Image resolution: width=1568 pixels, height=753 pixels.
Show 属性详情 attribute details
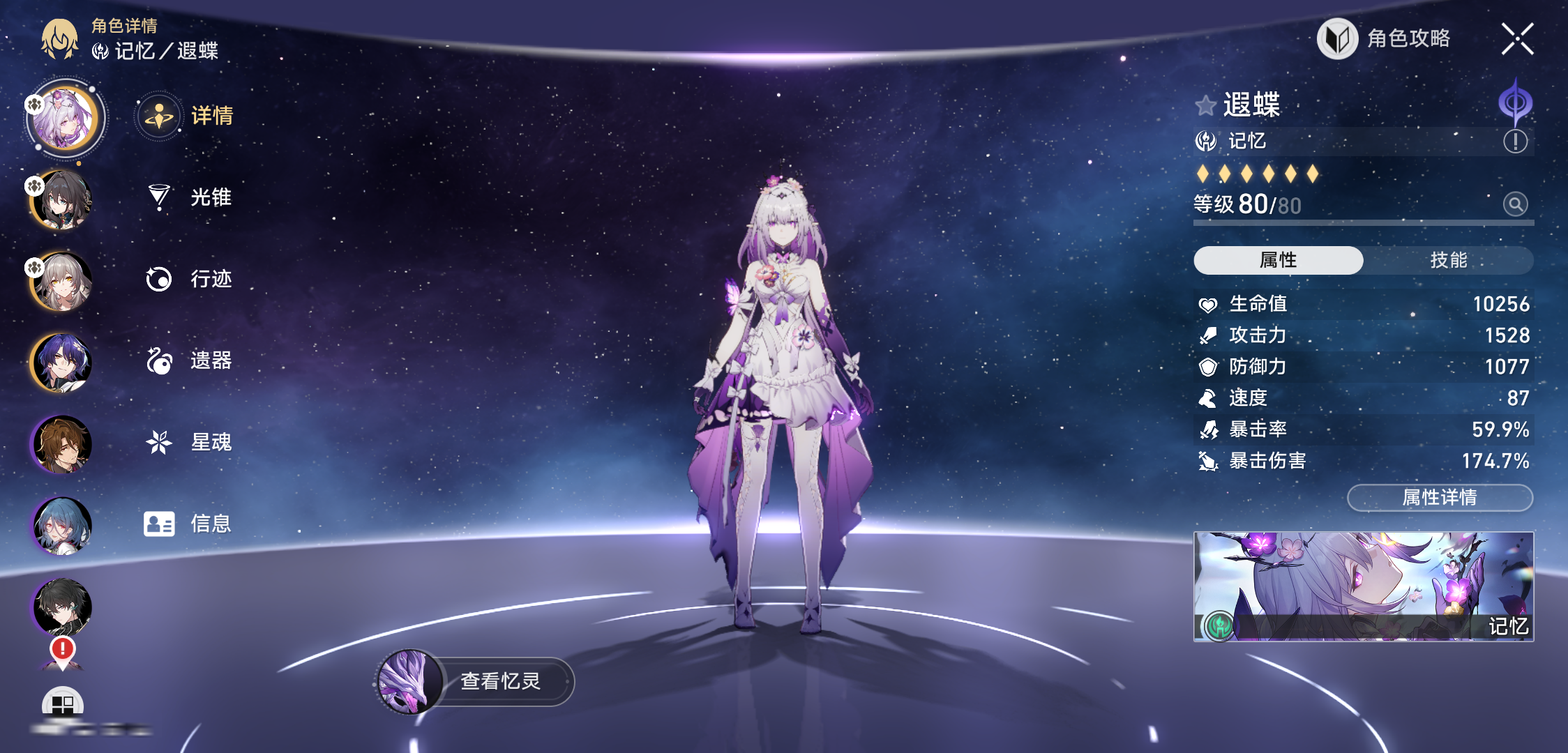tap(1439, 498)
